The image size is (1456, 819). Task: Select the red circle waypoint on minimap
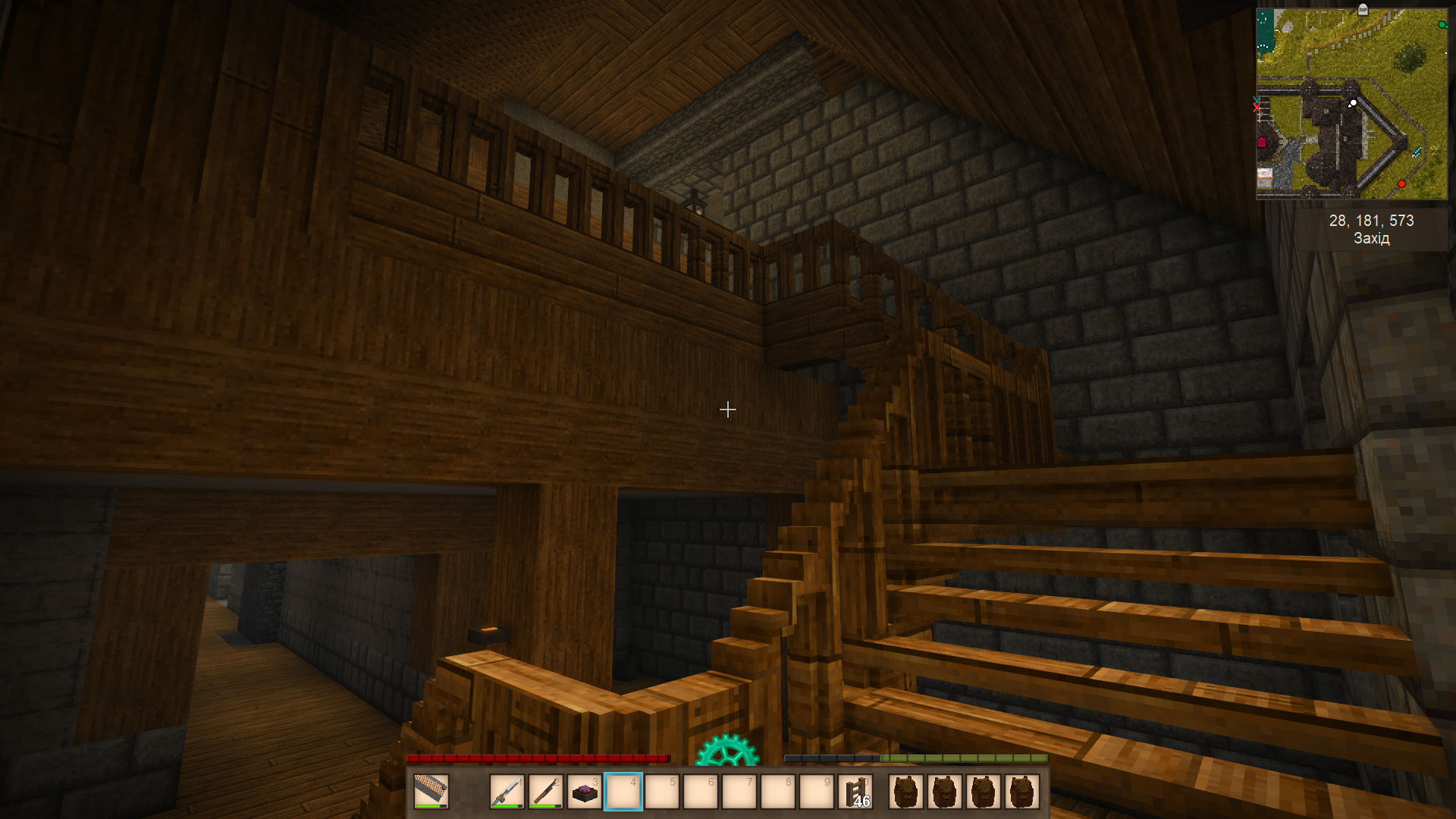pos(1401,184)
